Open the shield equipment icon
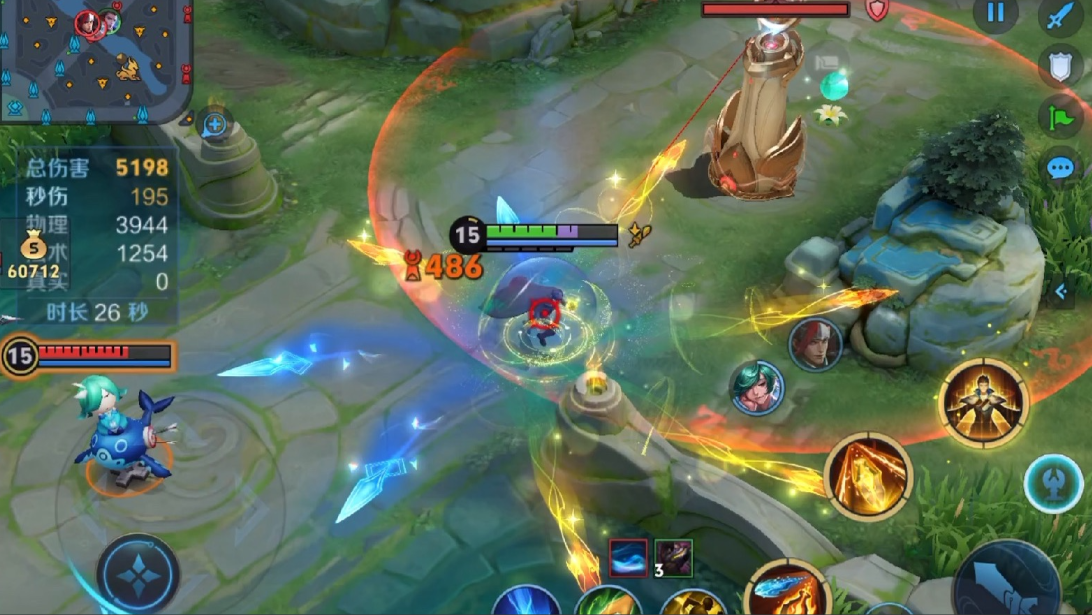 pos(1061,67)
